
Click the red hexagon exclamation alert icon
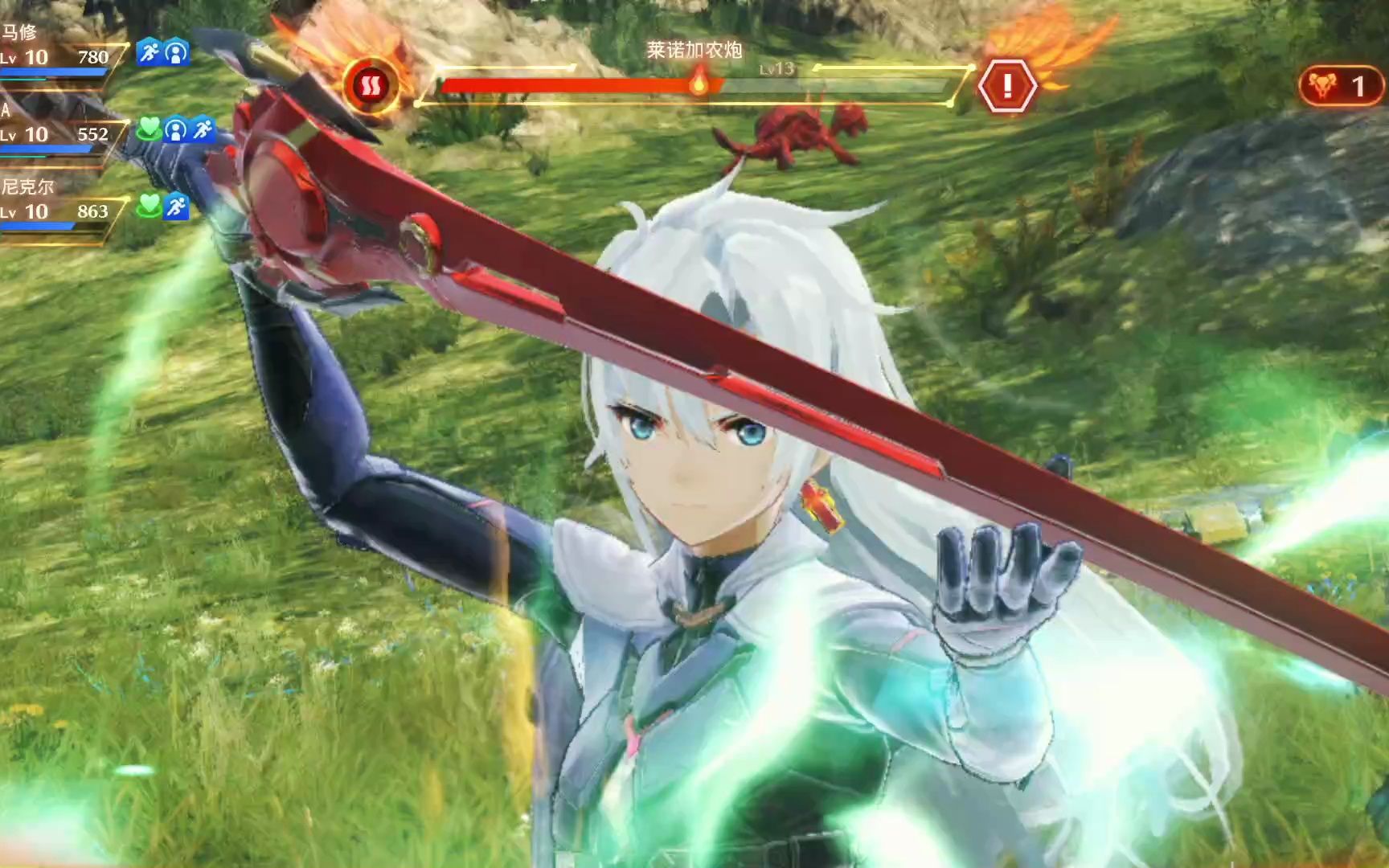click(x=1006, y=85)
